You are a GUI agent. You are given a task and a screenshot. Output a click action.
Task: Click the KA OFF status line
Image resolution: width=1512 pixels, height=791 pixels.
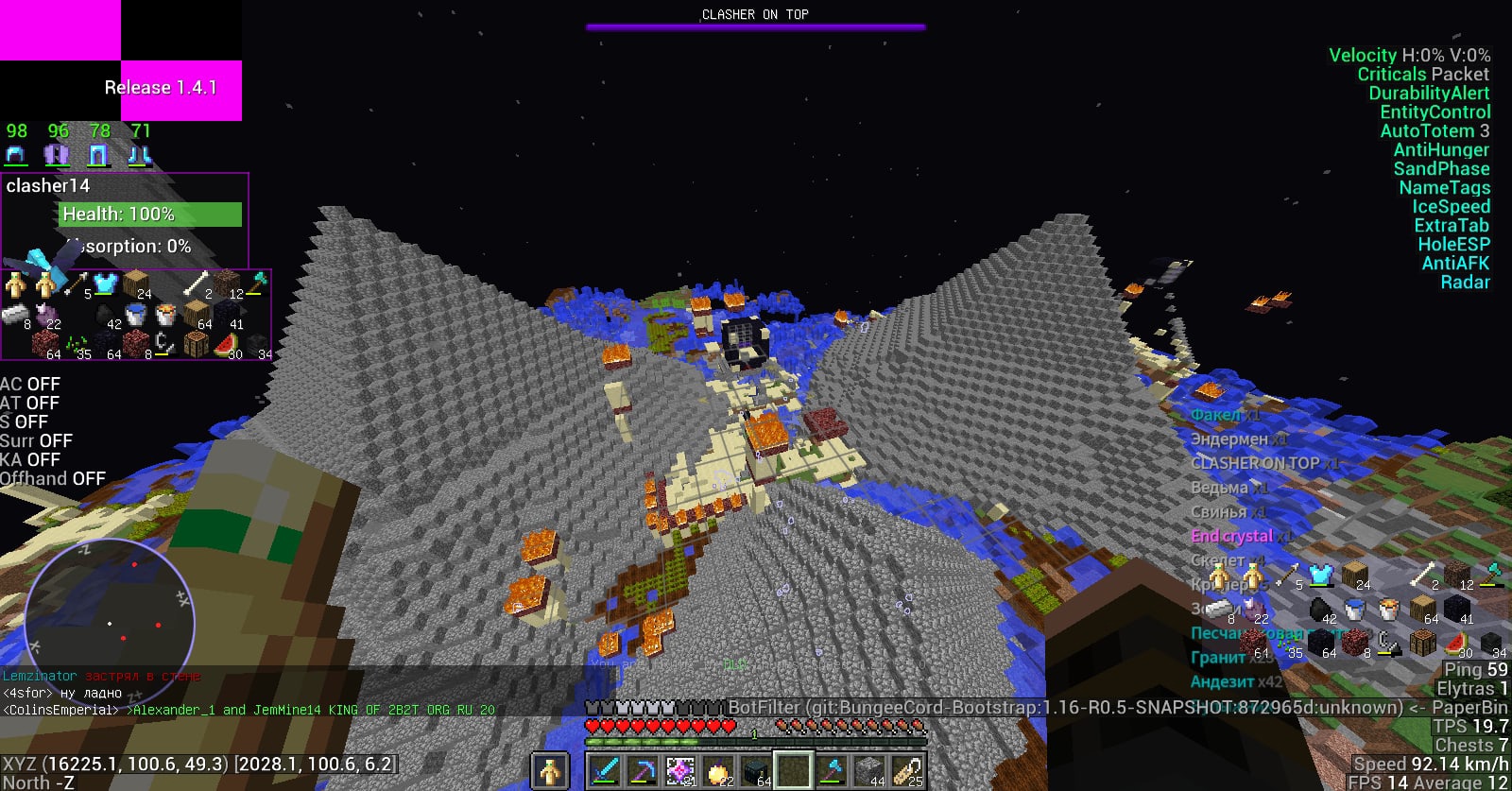tap(30, 460)
